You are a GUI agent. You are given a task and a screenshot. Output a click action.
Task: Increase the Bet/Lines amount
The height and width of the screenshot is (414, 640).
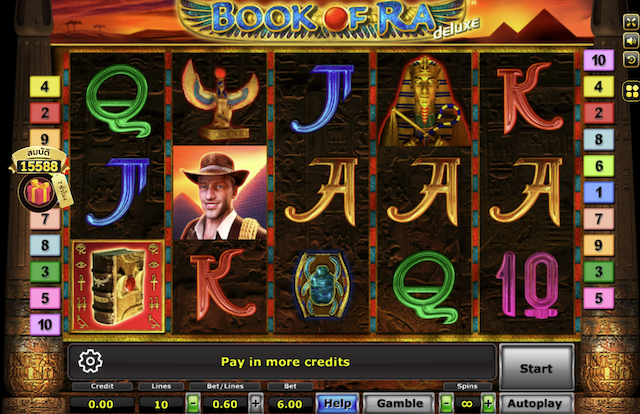(256, 403)
